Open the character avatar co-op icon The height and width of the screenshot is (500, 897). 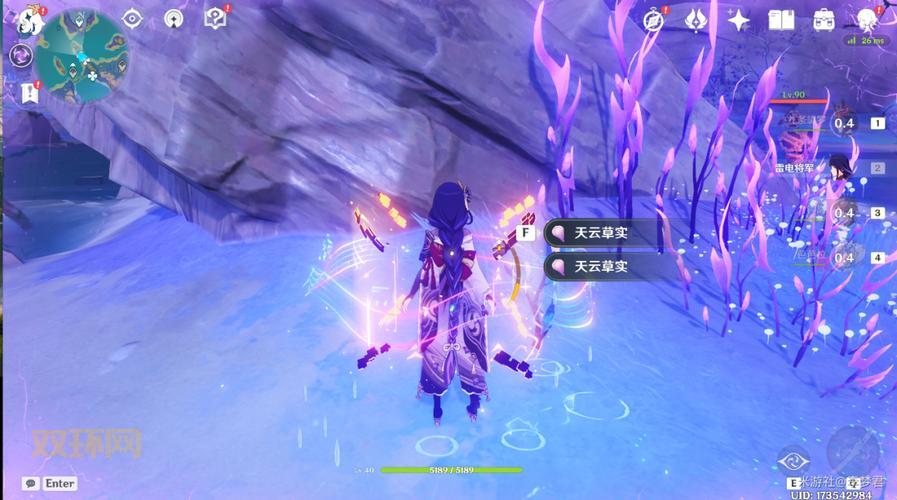click(x=866, y=19)
